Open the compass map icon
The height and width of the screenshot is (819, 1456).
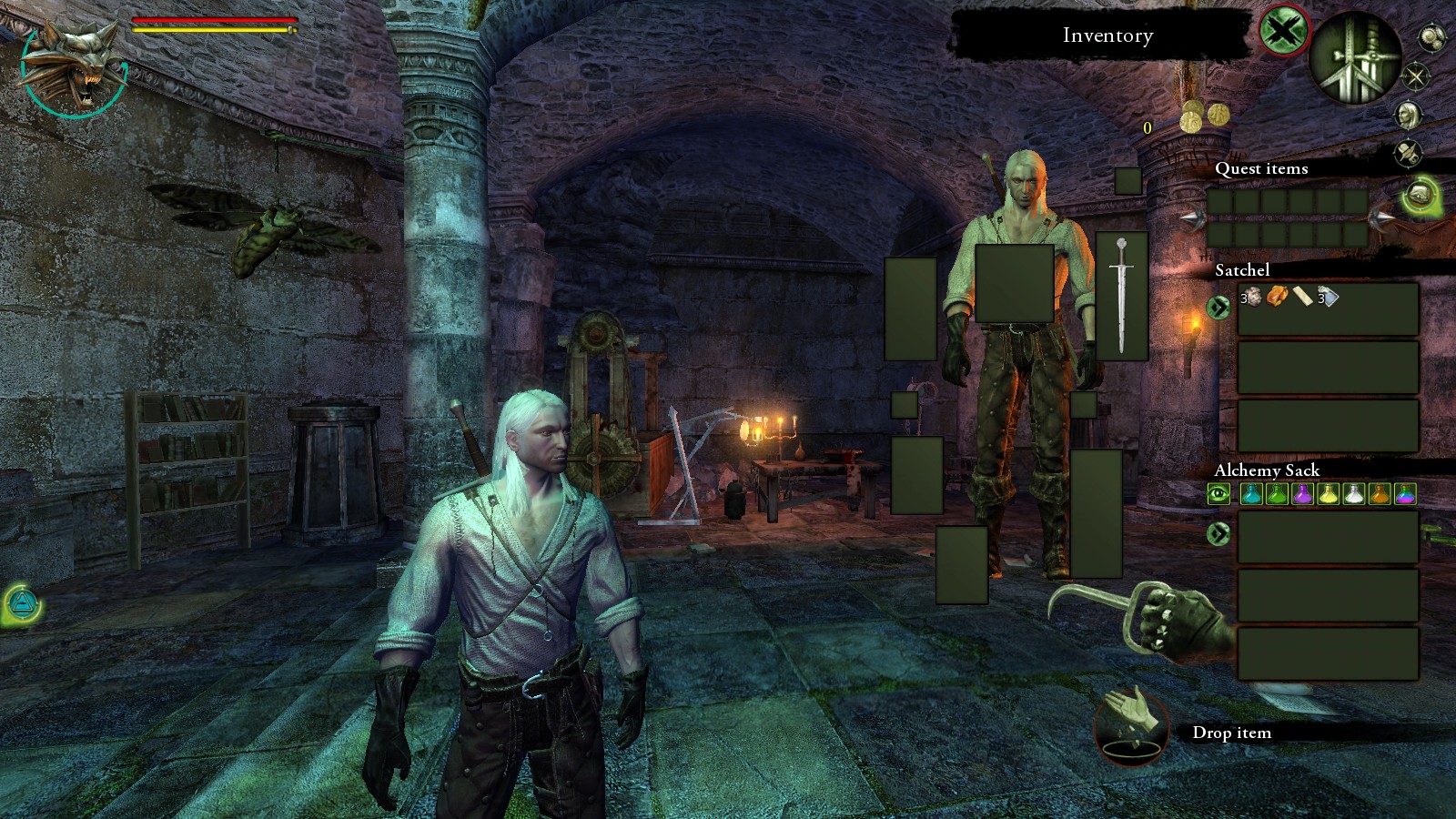point(1416,76)
